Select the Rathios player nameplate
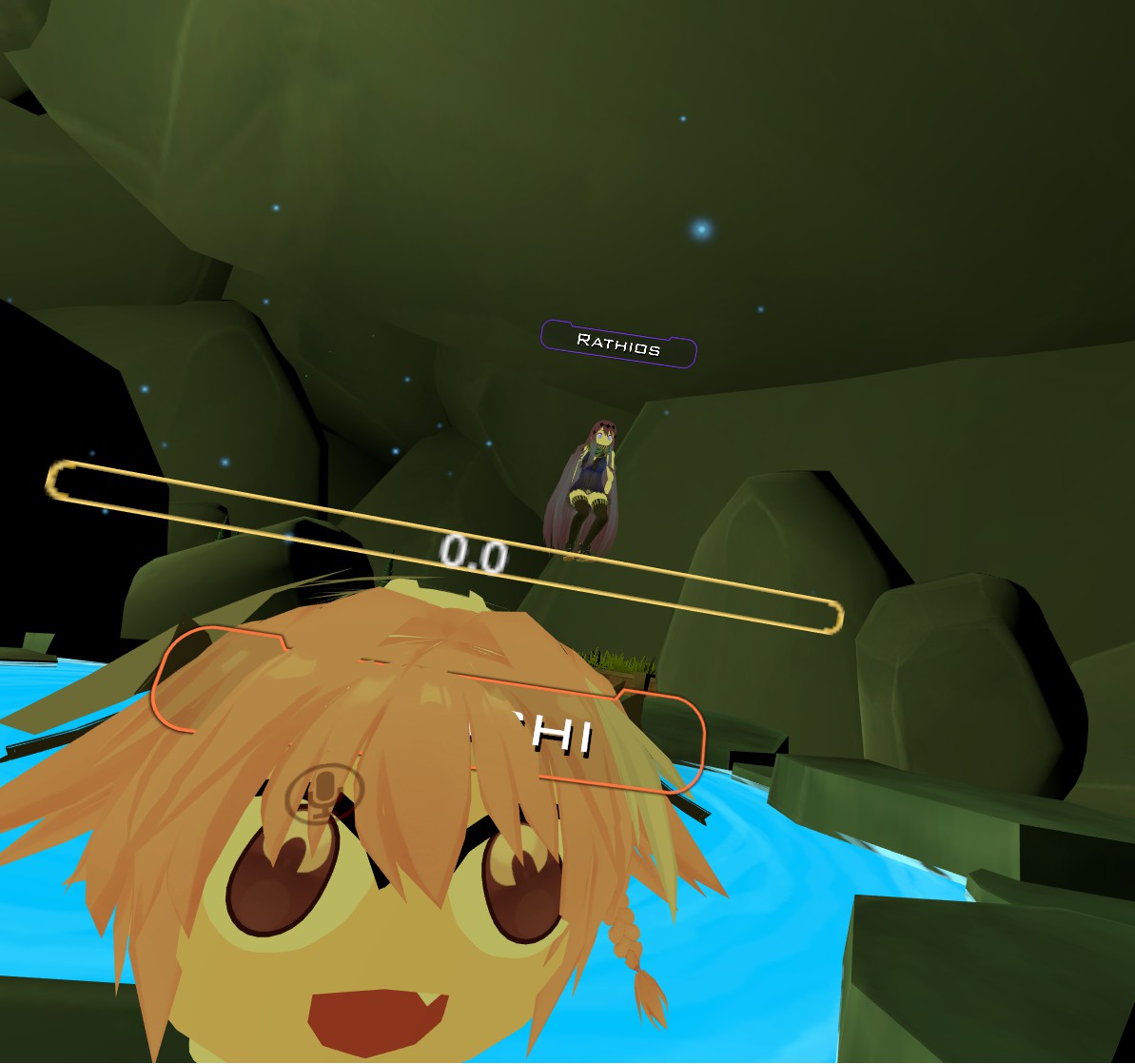The image size is (1135, 1064). [x=618, y=345]
